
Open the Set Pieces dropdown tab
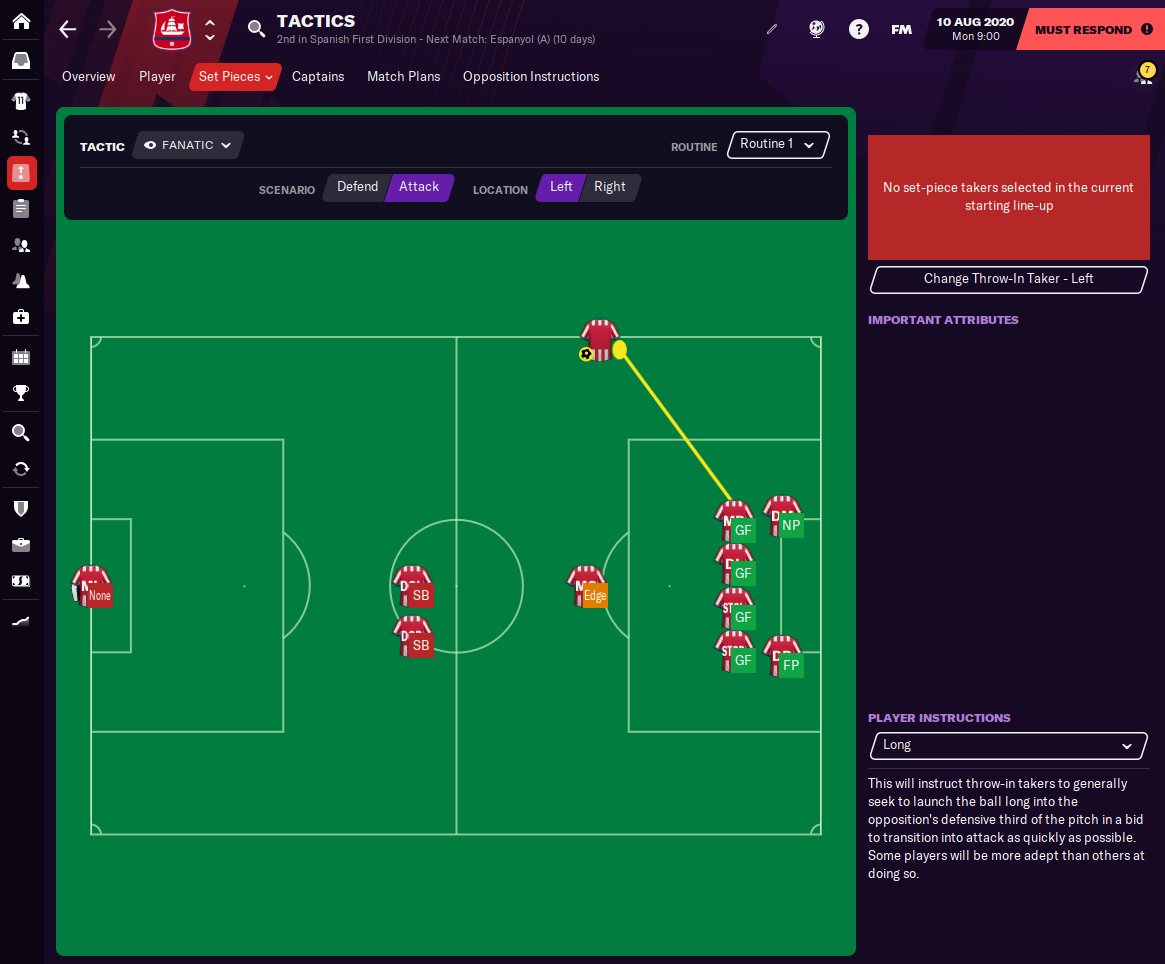pos(235,77)
